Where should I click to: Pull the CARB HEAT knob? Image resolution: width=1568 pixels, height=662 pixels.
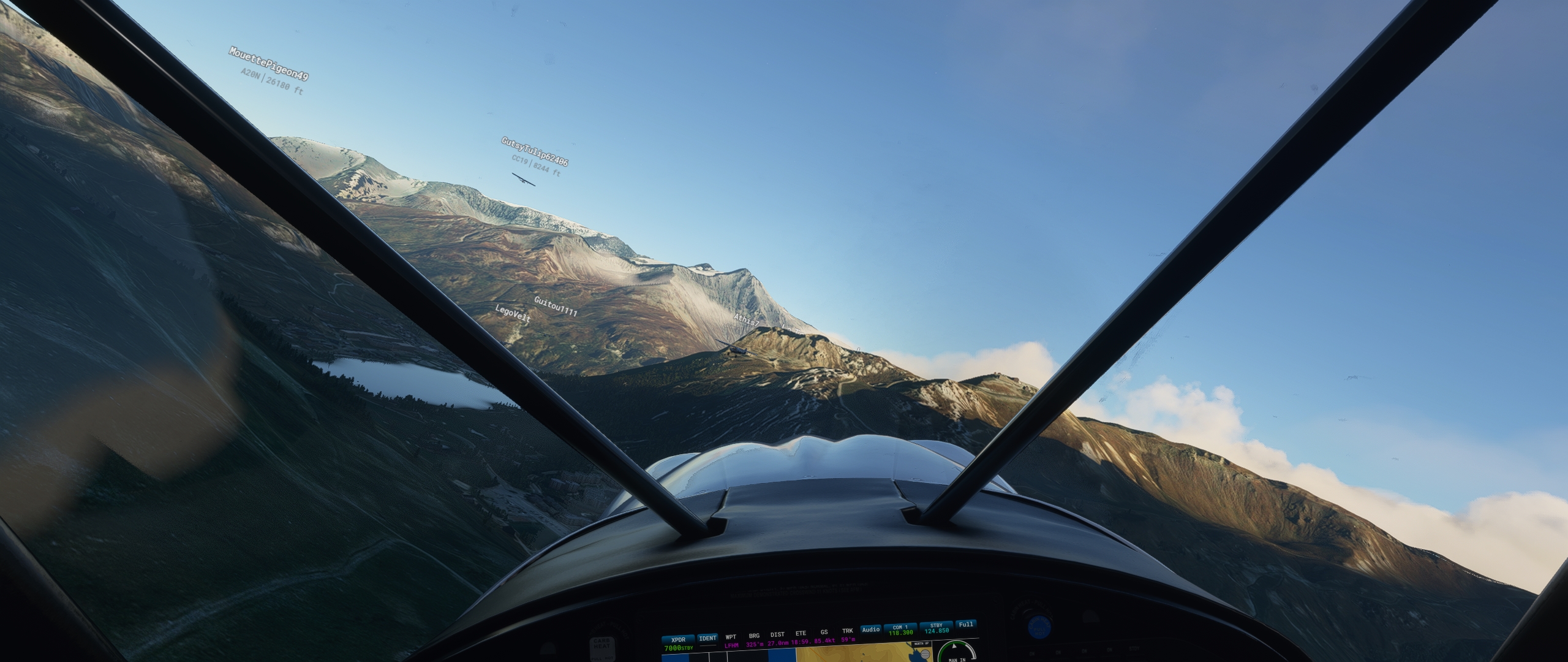coord(603,647)
